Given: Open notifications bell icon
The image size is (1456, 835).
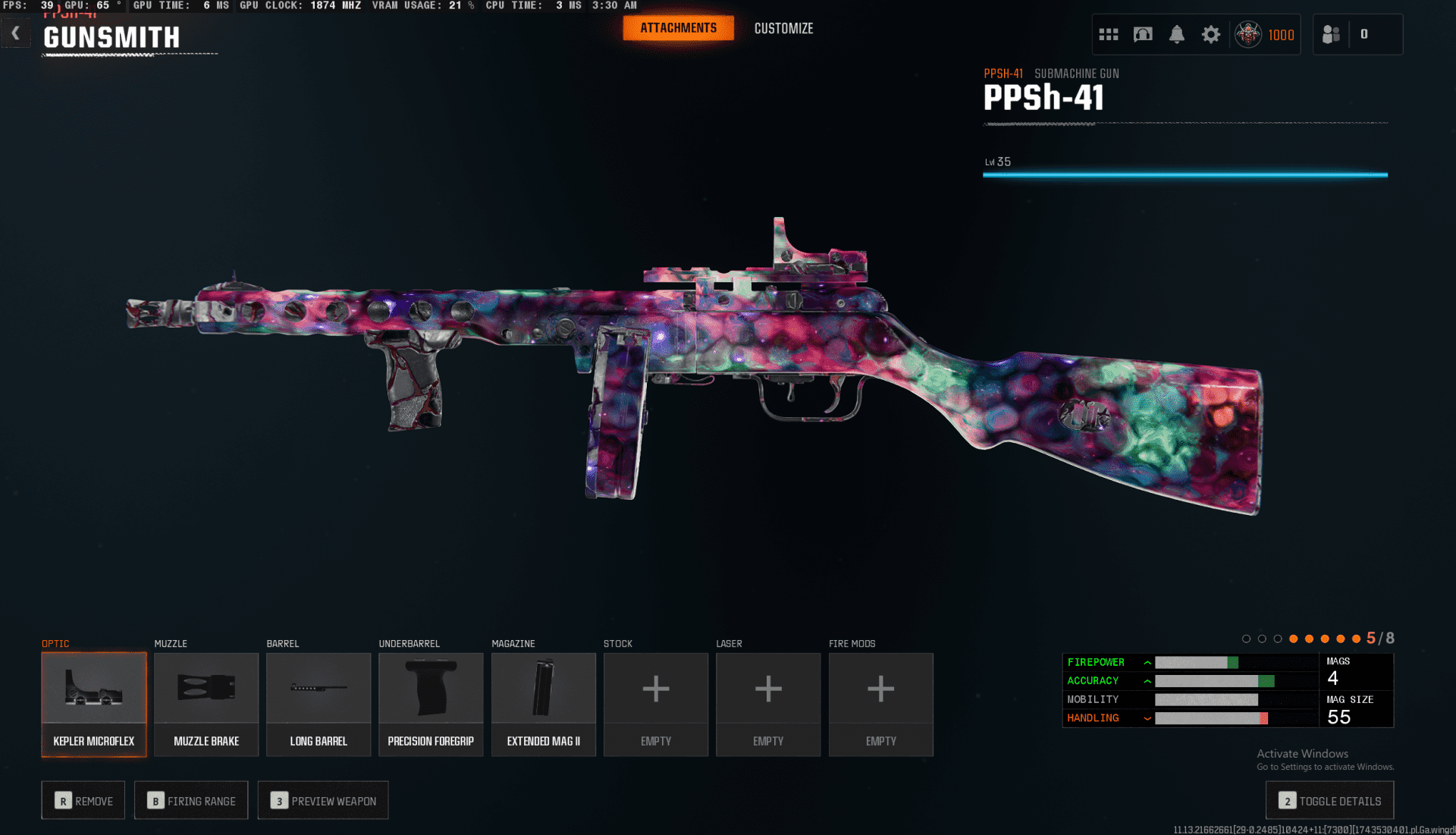Looking at the screenshot, I should (x=1176, y=35).
